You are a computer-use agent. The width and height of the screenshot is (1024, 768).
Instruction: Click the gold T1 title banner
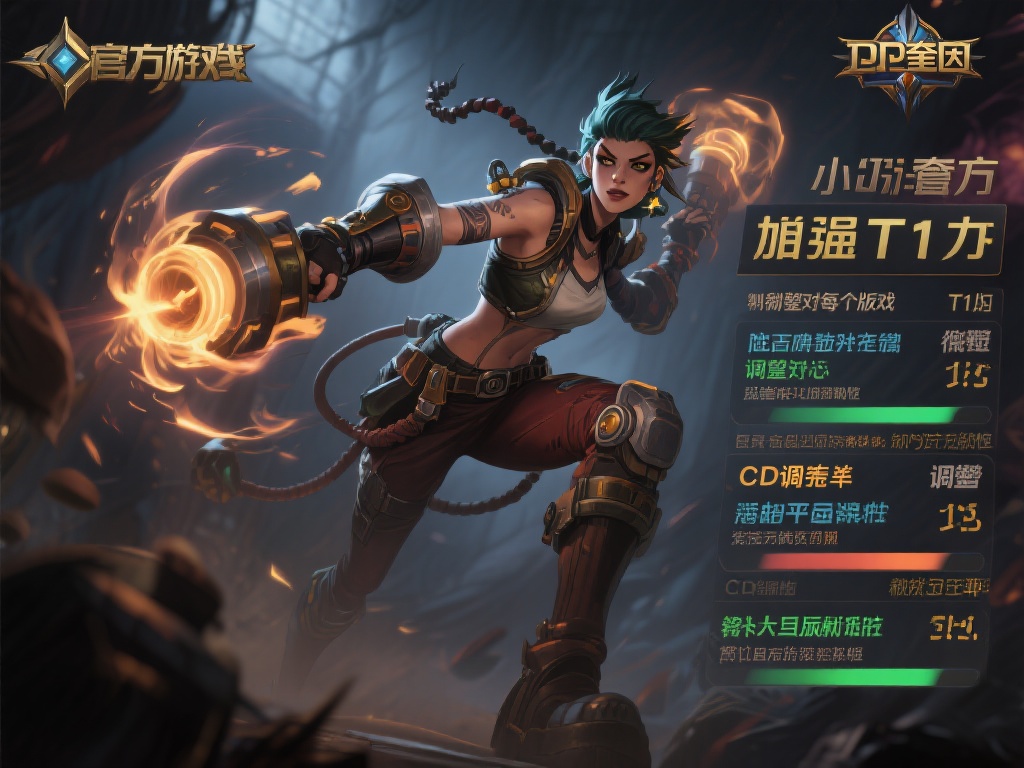click(x=869, y=240)
